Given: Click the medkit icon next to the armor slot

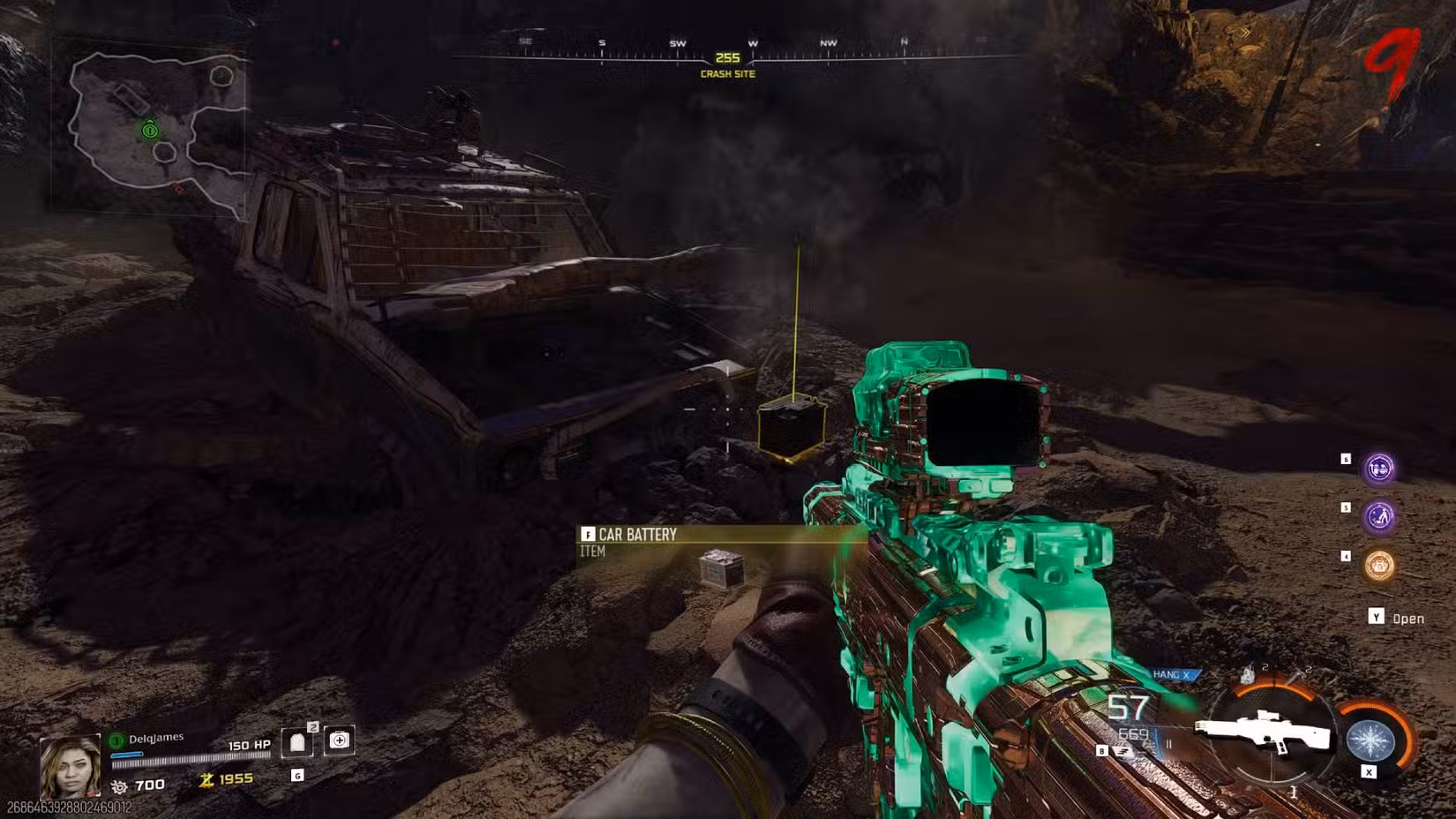Looking at the screenshot, I should click(339, 740).
